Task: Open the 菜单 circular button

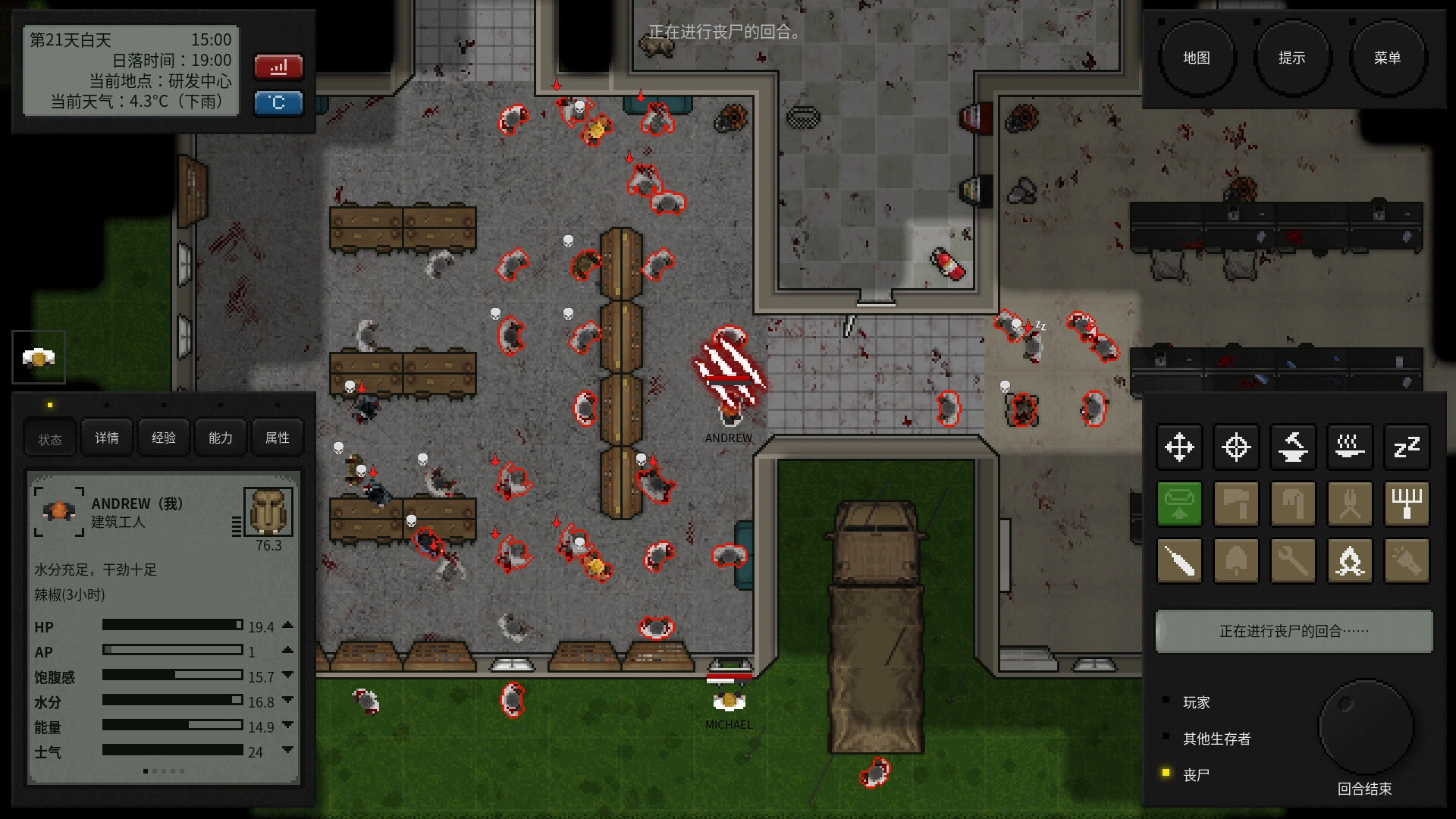Action: point(1388,57)
